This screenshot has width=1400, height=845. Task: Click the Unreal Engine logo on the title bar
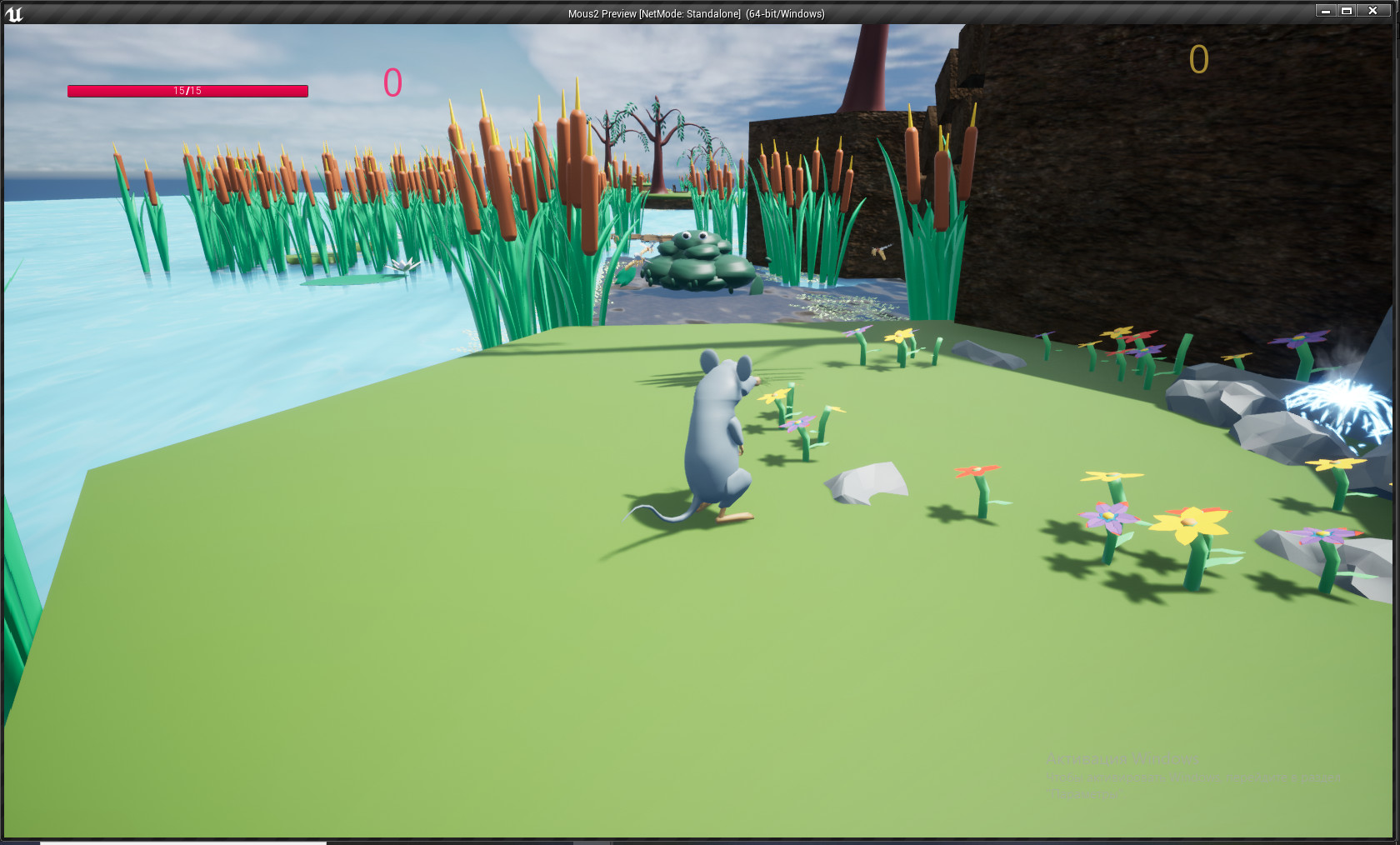[14, 12]
